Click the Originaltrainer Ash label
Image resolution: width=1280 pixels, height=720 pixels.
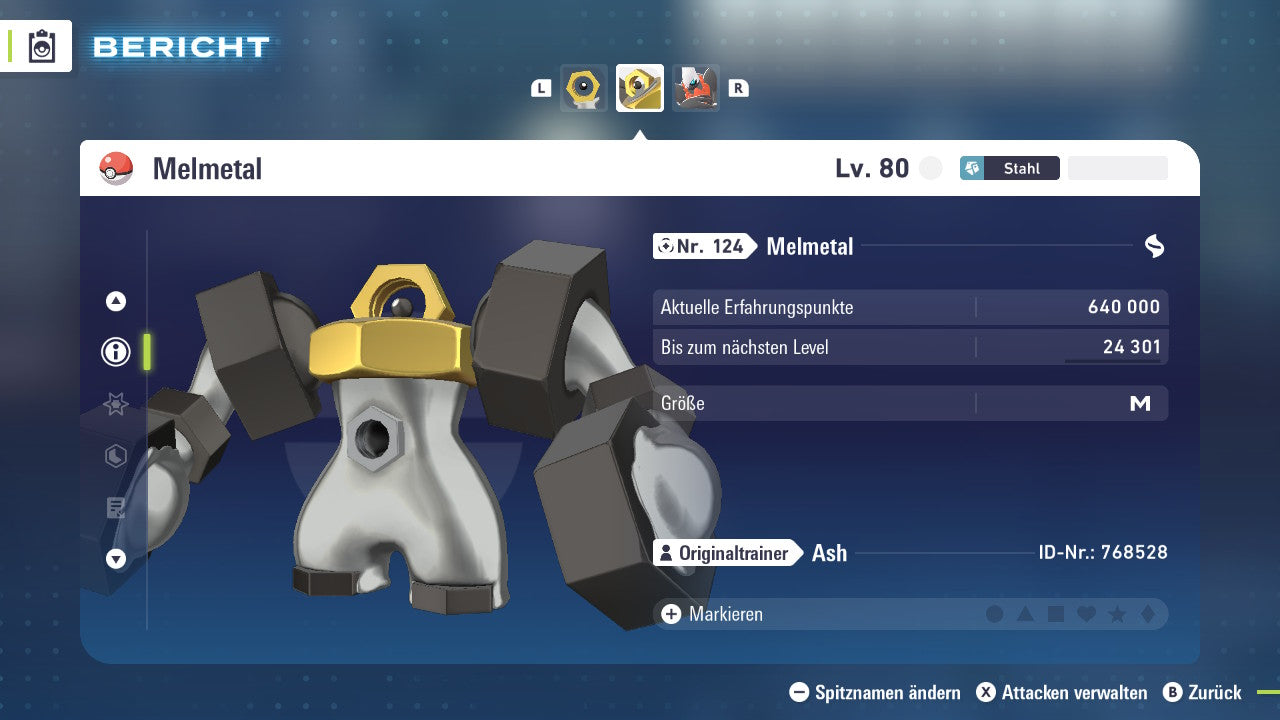click(723, 552)
